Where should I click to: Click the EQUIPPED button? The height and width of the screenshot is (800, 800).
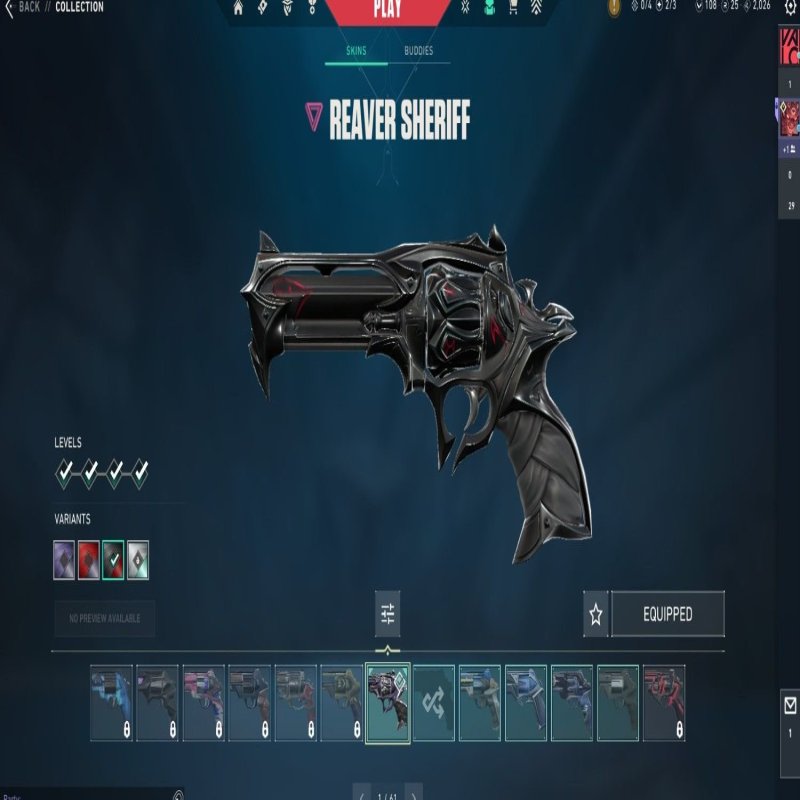tap(667, 614)
